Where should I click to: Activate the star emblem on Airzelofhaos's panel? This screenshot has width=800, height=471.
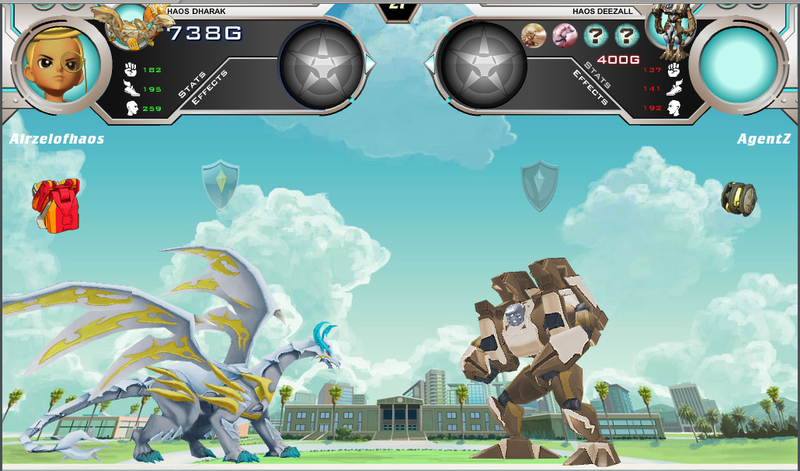(x=320, y=66)
